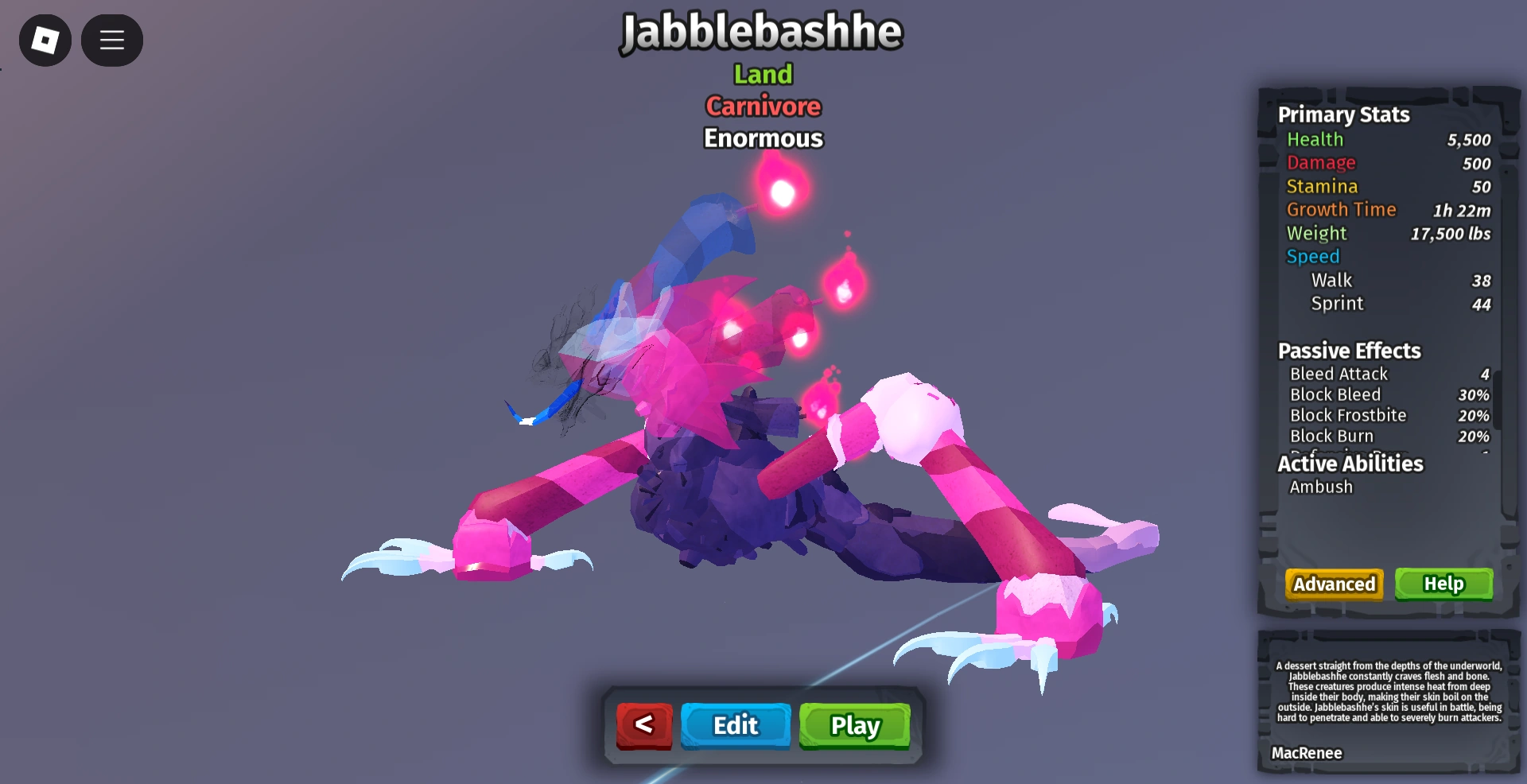Click the Enormous size label
Viewport: 1527px width, 784px height.
click(x=763, y=138)
